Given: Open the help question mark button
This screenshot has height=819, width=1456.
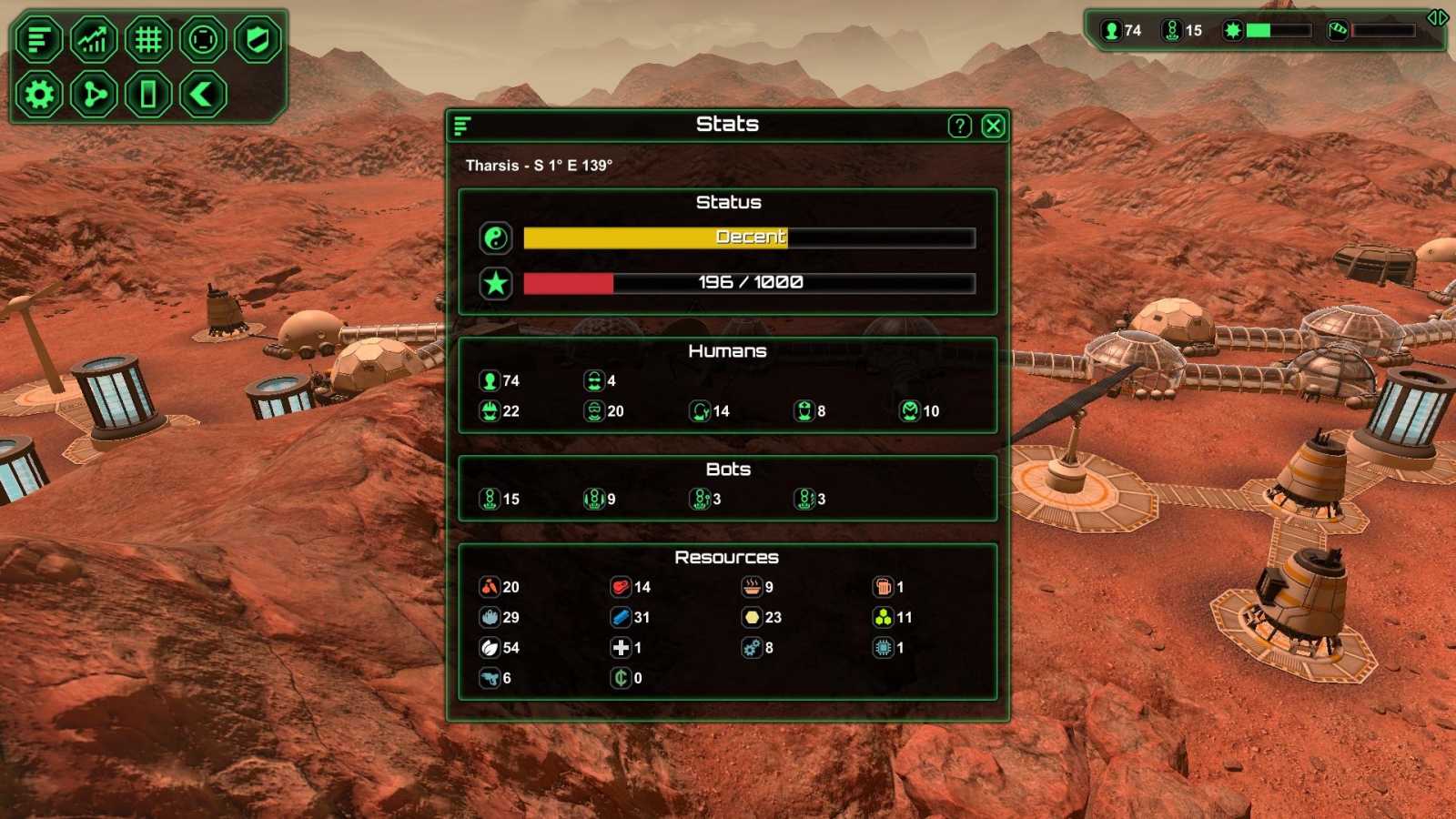Looking at the screenshot, I should click(960, 126).
